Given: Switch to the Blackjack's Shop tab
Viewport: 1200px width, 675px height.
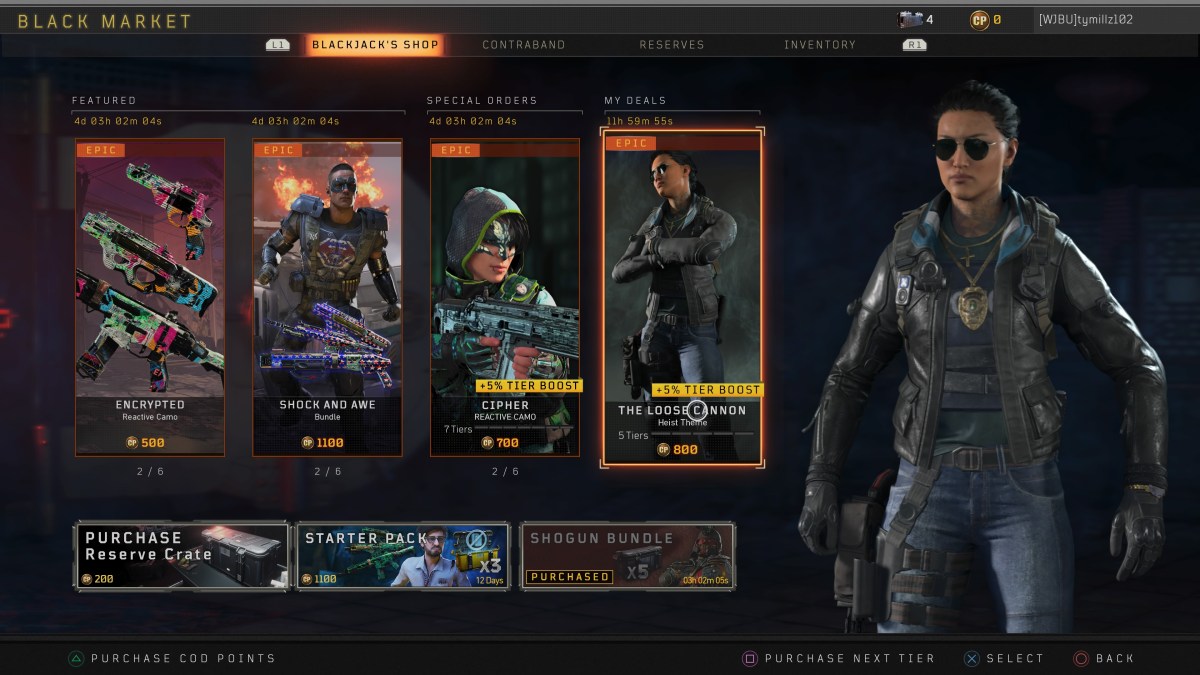Looking at the screenshot, I should [x=374, y=45].
